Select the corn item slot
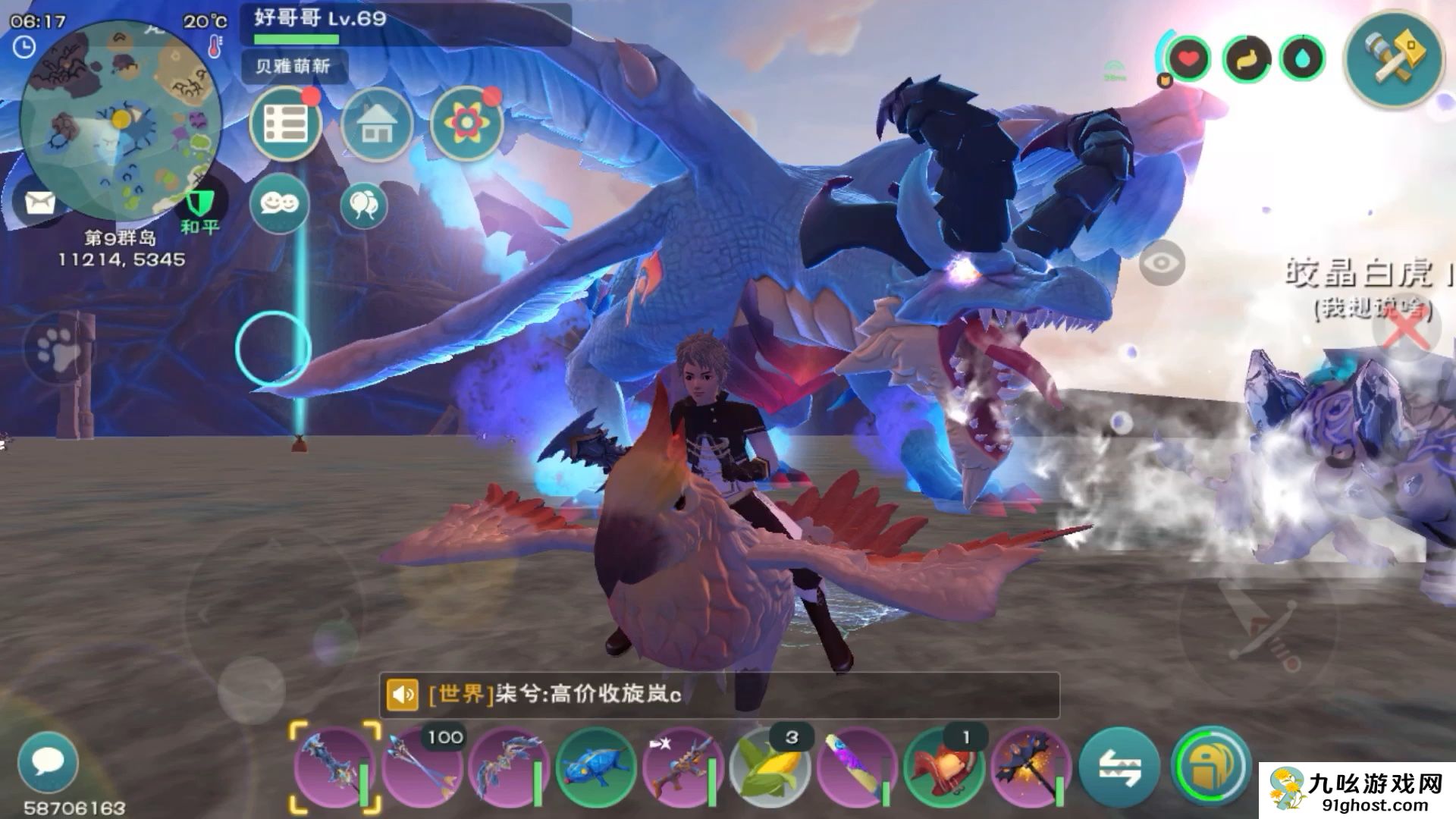This screenshot has height=819, width=1456. 769,767
